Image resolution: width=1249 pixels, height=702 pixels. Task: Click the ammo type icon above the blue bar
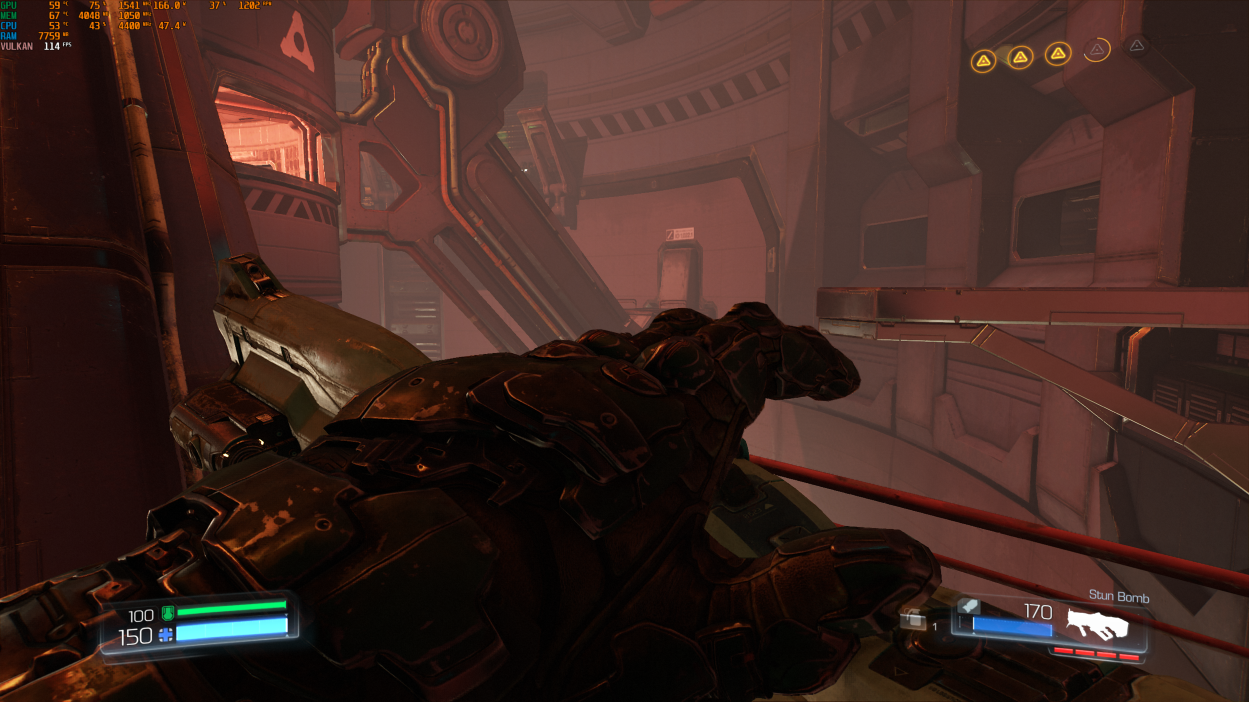(968, 605)
